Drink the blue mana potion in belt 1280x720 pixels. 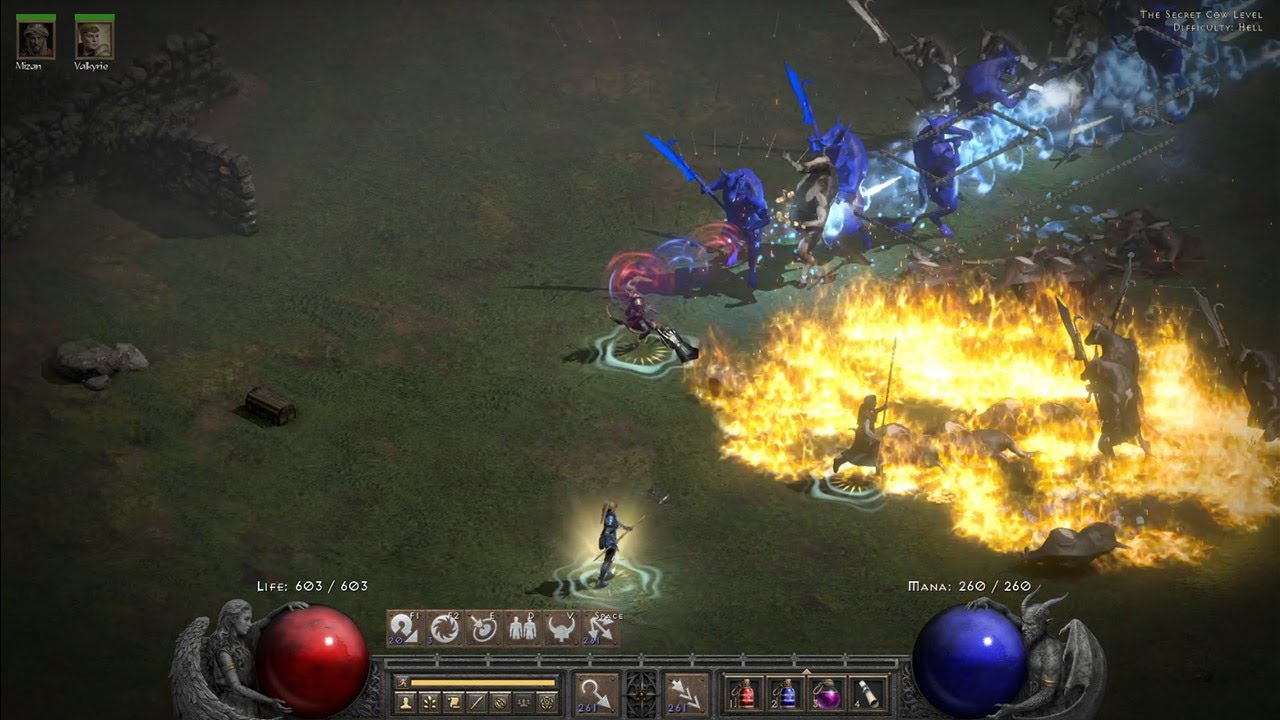pyautogui.click(x=783, y=693)
